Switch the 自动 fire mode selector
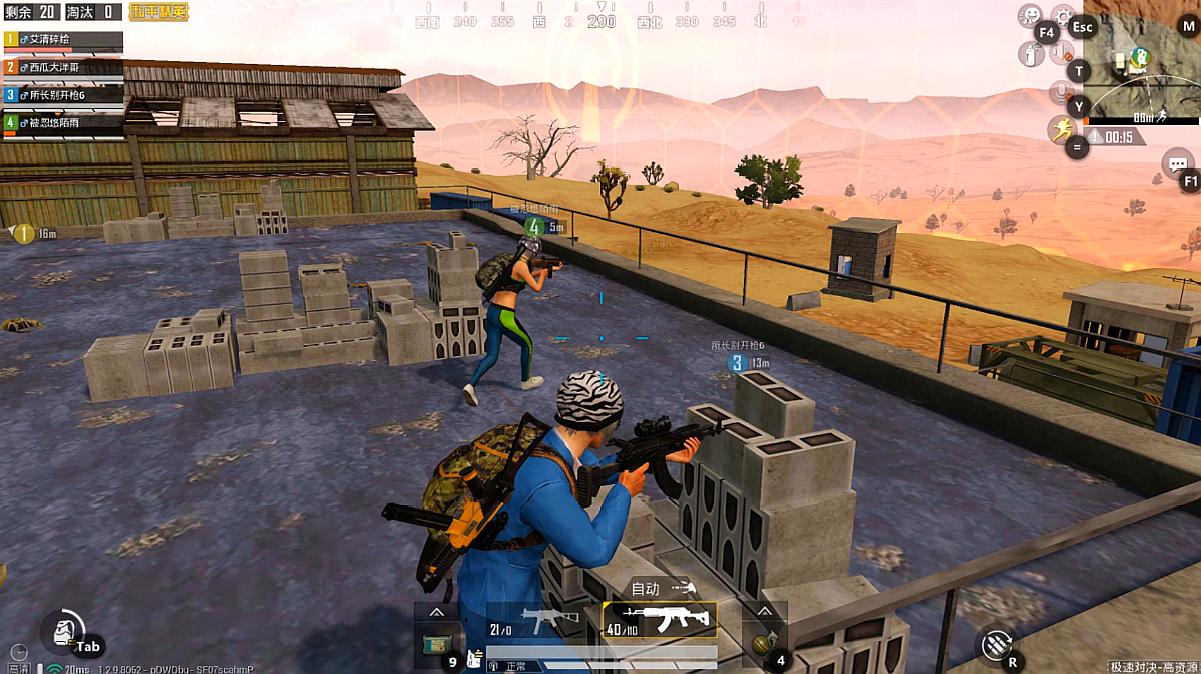 click(662, 588)
